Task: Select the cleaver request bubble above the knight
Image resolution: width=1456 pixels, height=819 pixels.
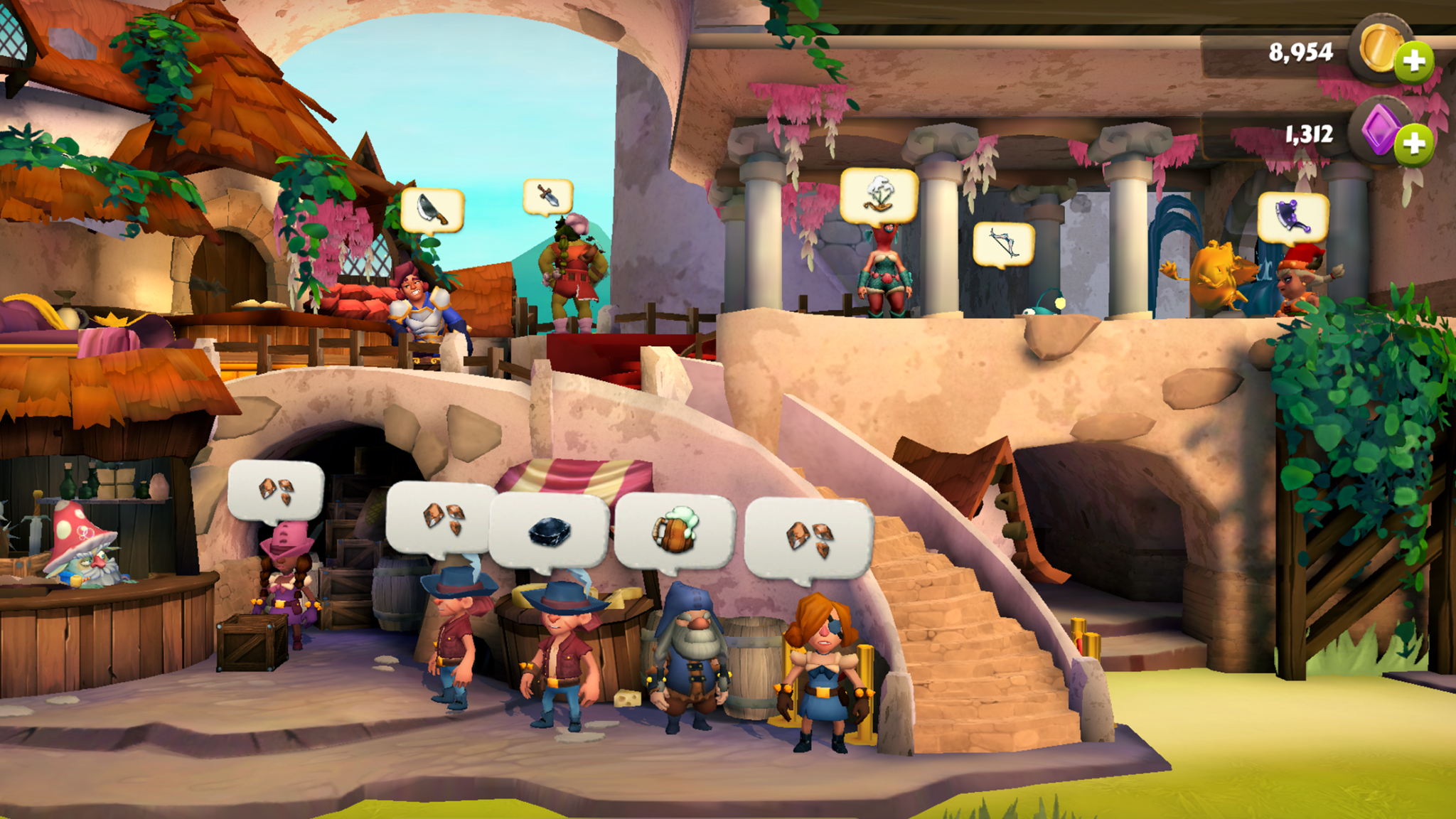Action: [x=432, y=209]
